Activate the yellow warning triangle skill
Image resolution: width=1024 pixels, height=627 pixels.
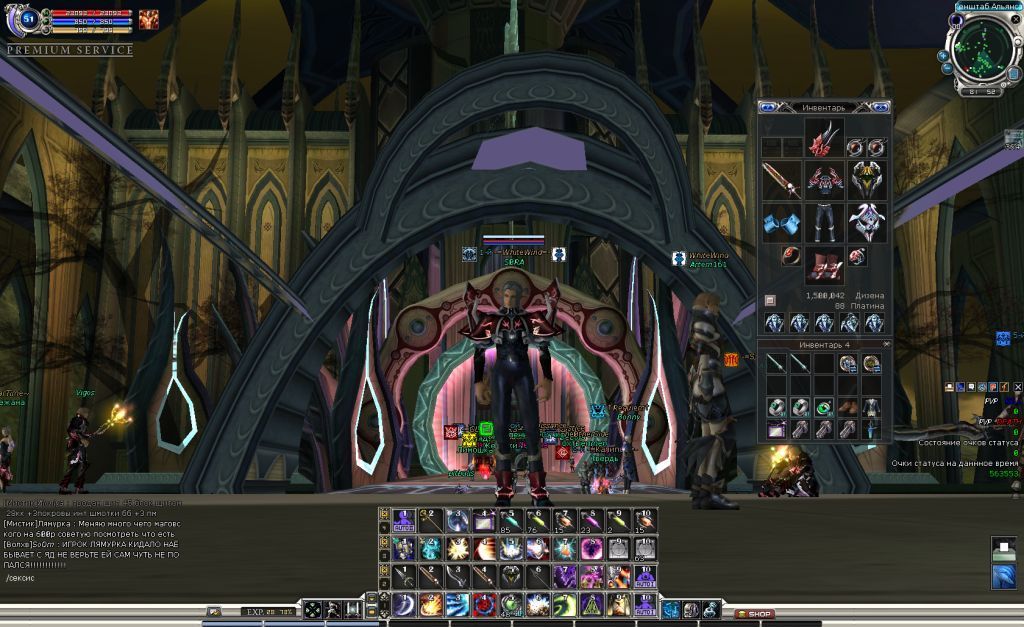[592, 605]
